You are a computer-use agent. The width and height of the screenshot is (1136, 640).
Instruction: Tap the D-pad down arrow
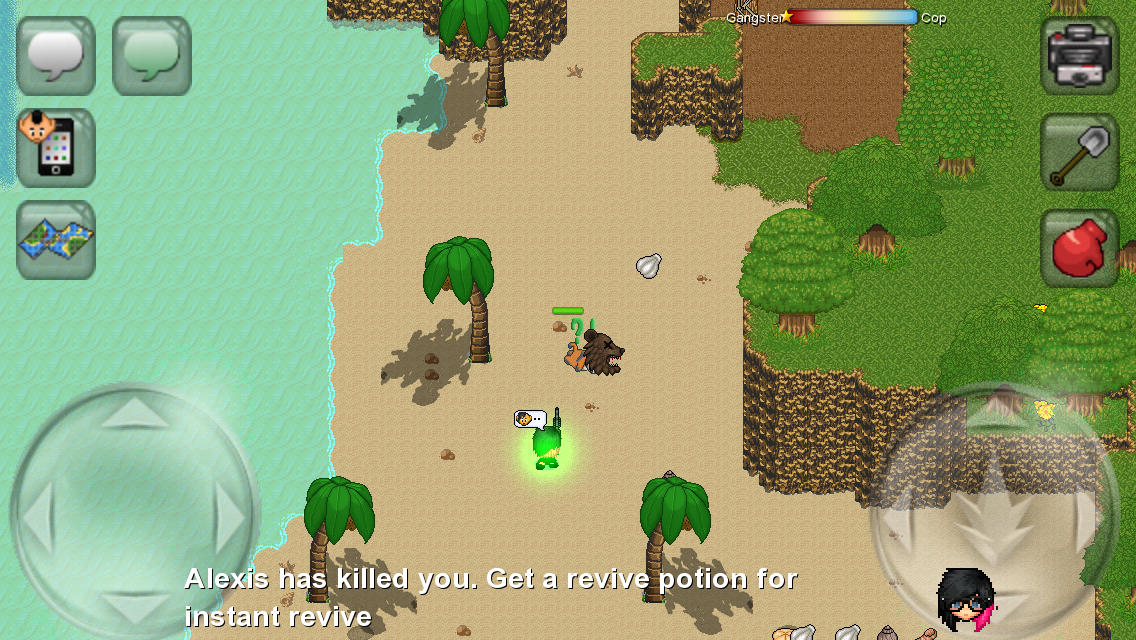point(135,607)
